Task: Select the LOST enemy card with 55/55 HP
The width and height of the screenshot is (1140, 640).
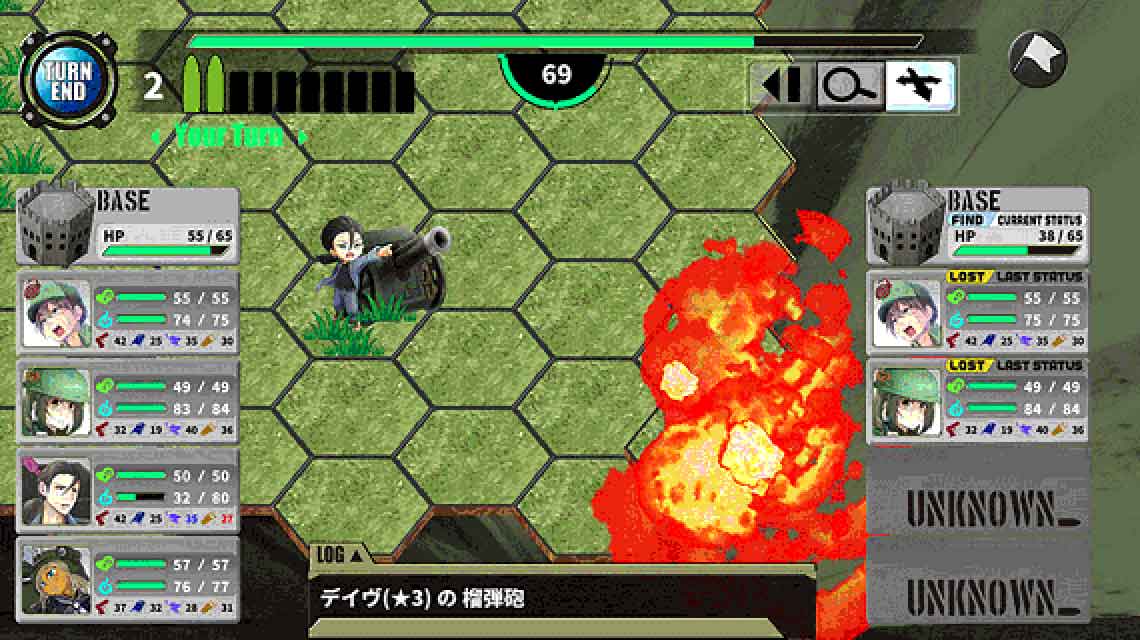Action: 977,314
